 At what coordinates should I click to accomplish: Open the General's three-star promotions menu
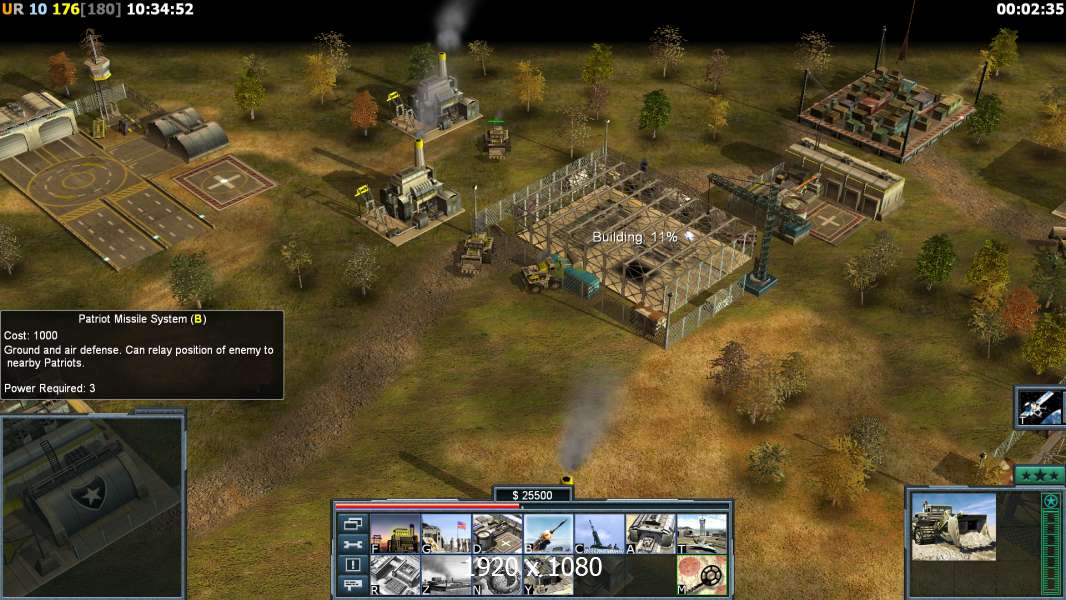tap(1039, 475)
